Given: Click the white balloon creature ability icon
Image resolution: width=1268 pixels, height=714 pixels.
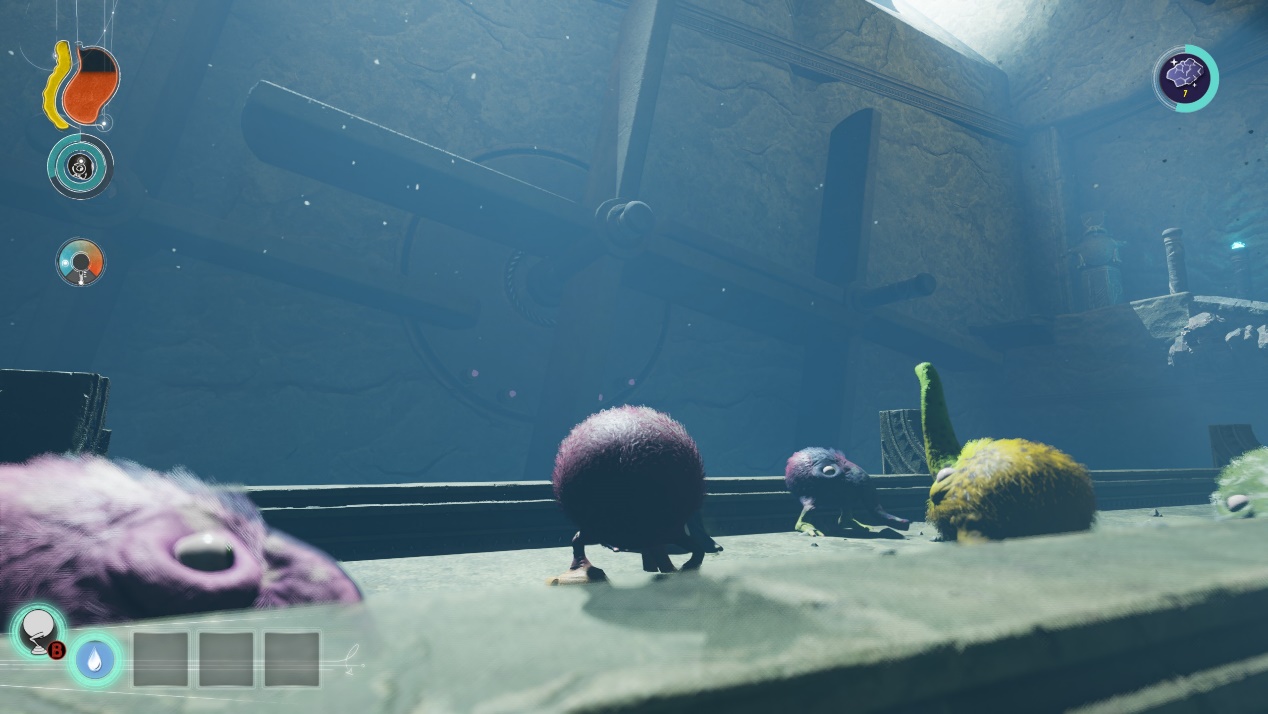Looking at the screenshot, I should pos(38,631).
